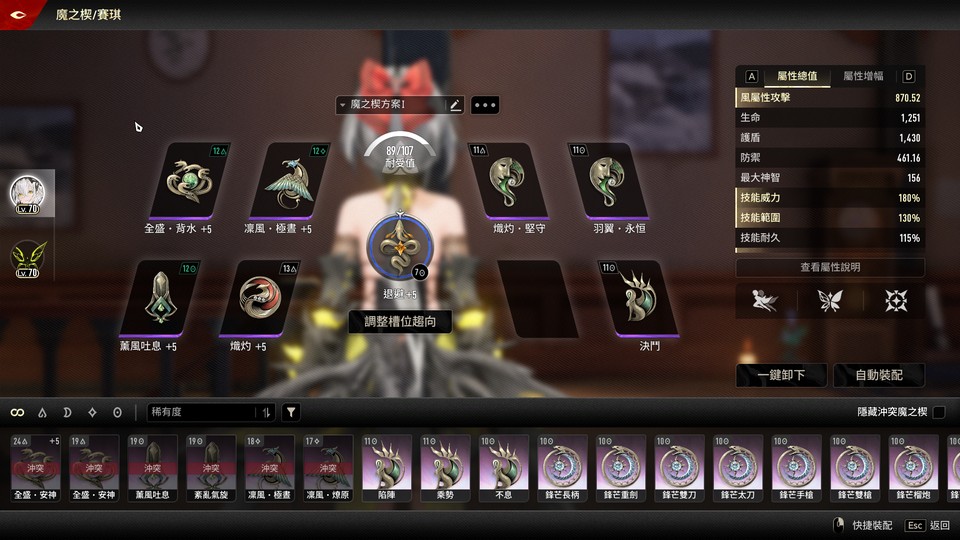Screen dimensions: 960x540
Task: Click the 調整槽位趨向 button
Action: (400, 321)
